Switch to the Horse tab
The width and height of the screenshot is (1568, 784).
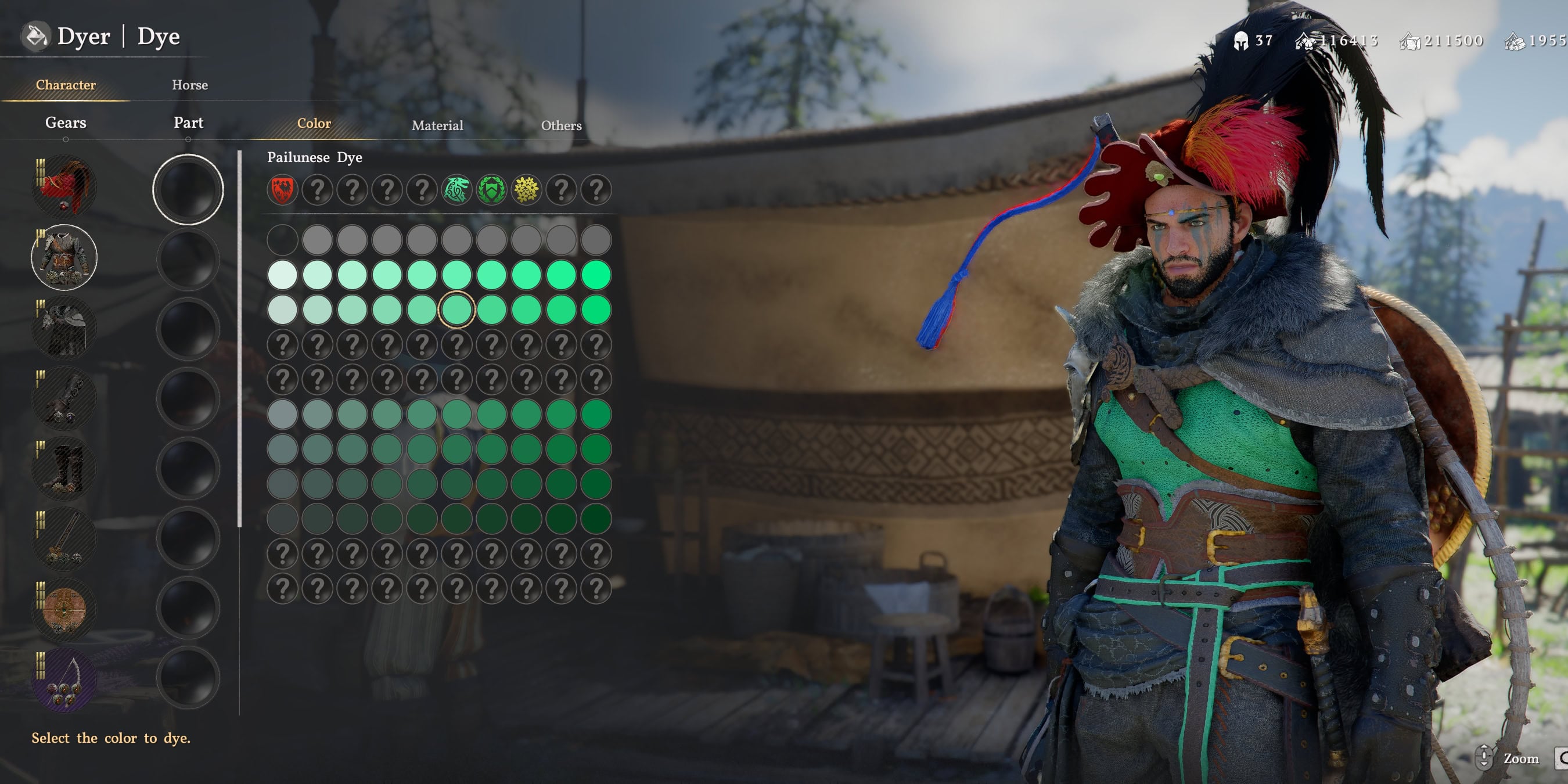[189, 85]
